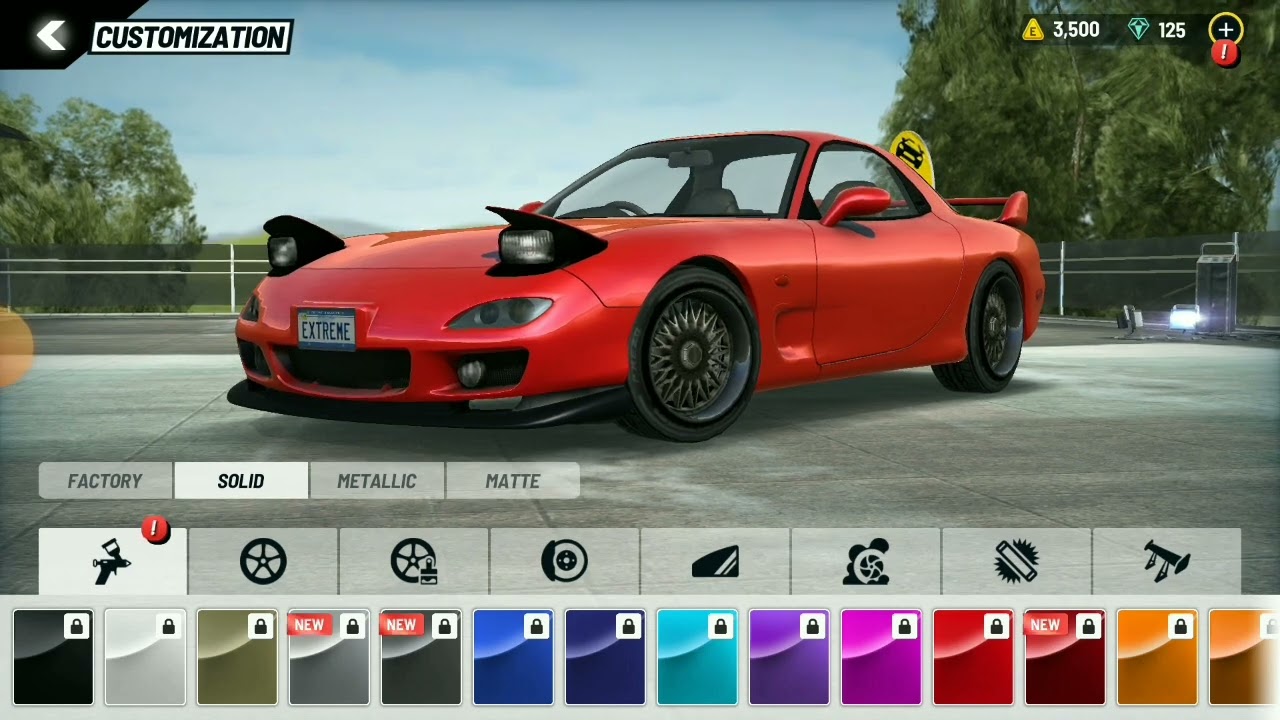The height and width of the screenshot is (720, 1280).
Task: Pick the black paint swatch
Action: [x=53, y=658]
